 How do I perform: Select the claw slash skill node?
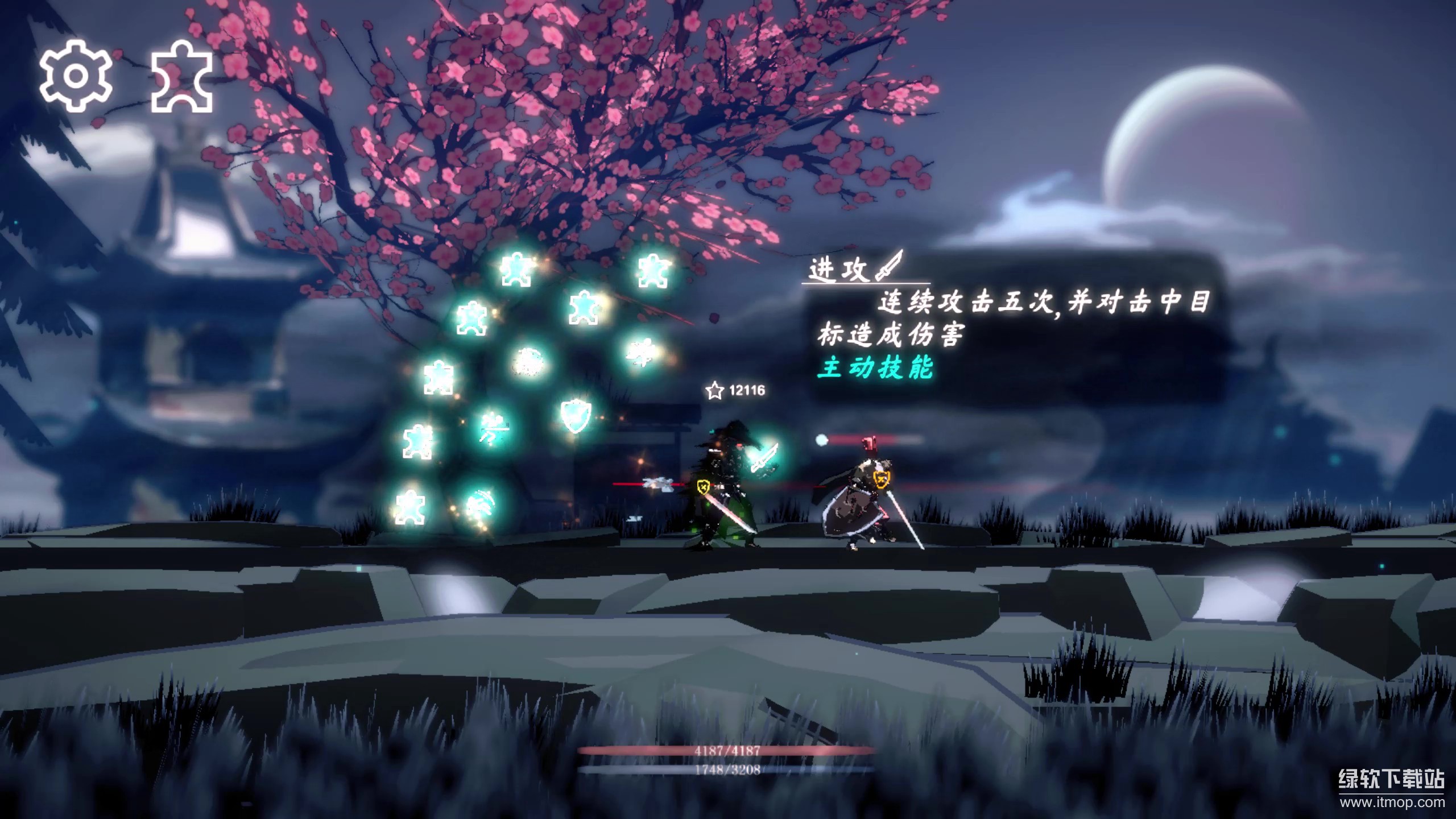pyautogui.click(x=478, y=505)
